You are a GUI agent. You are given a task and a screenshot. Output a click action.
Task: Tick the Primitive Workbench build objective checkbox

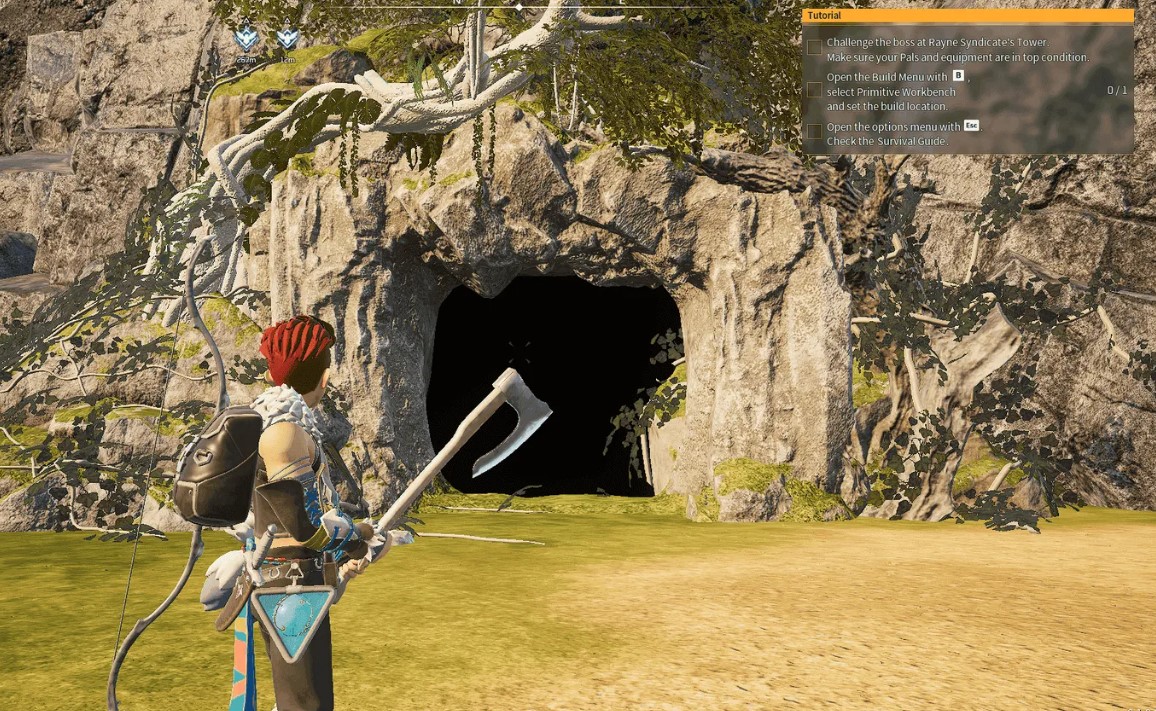click(x=815, y=90)
